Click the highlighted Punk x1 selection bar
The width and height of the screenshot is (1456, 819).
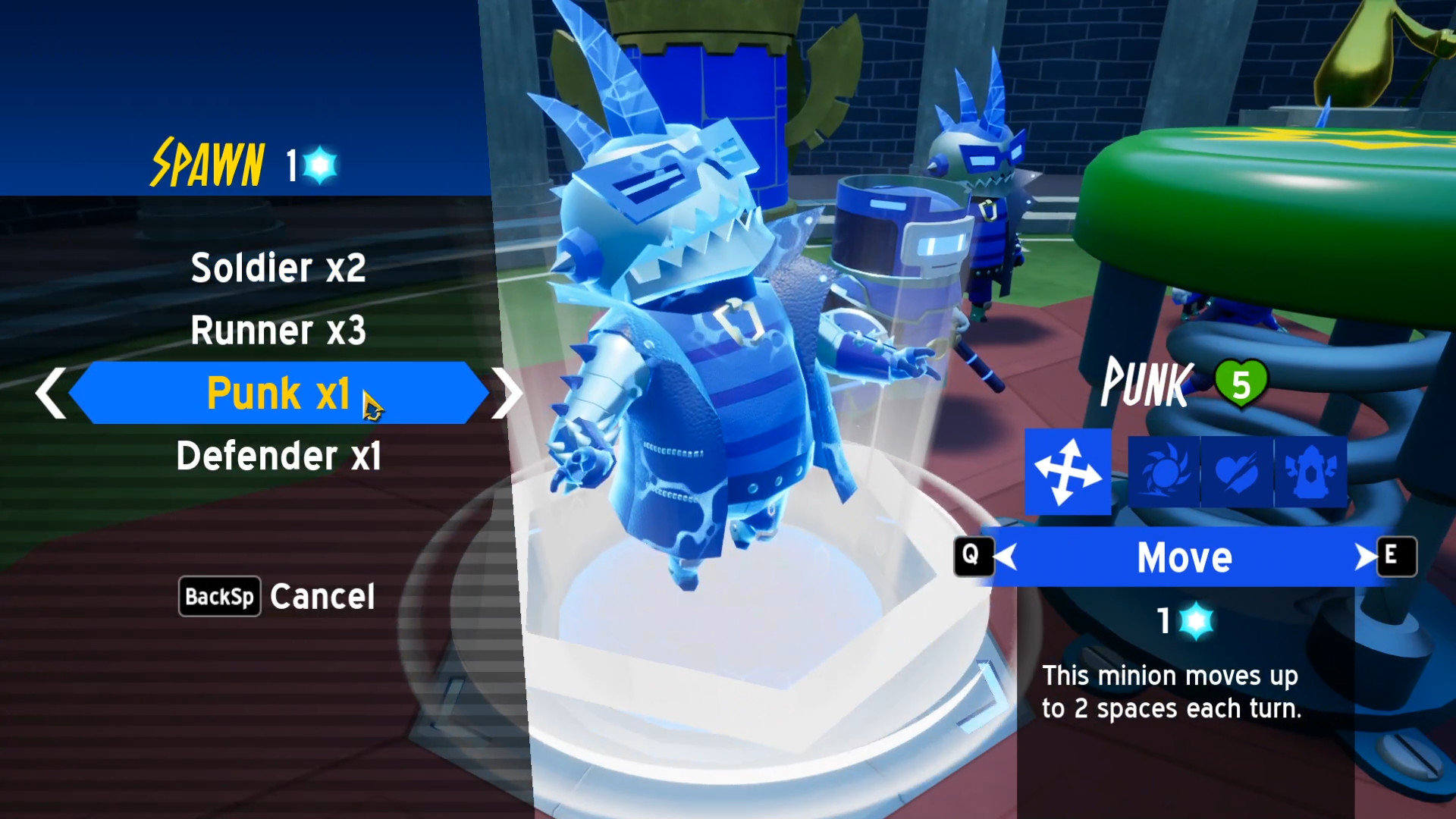point(278,393)
